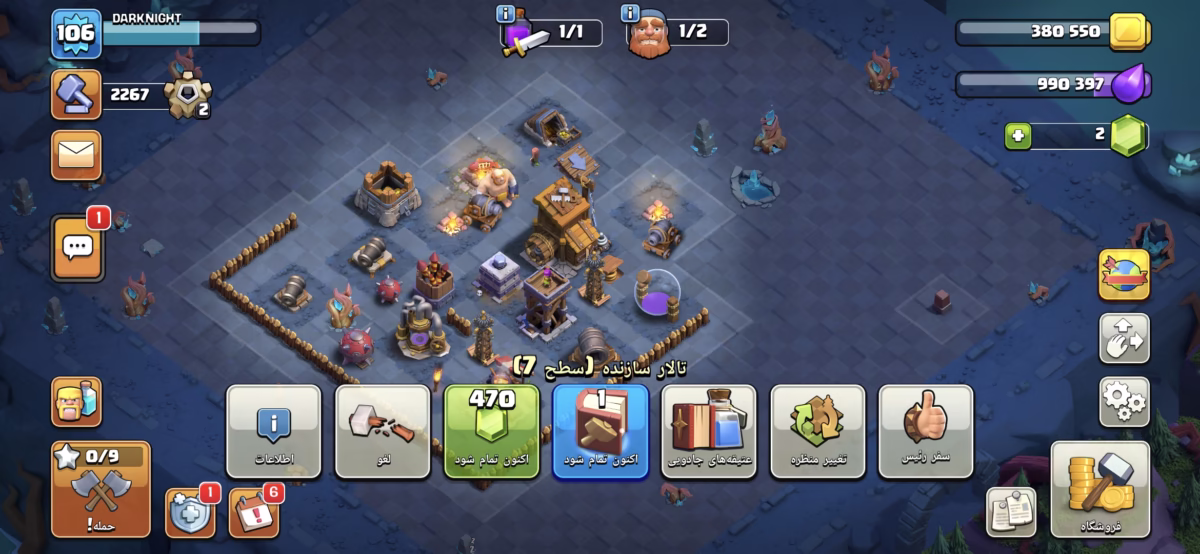Cancel the upgrade with the لغو button
Screen dimensions: 1200x554
click(x=382, y=431)
